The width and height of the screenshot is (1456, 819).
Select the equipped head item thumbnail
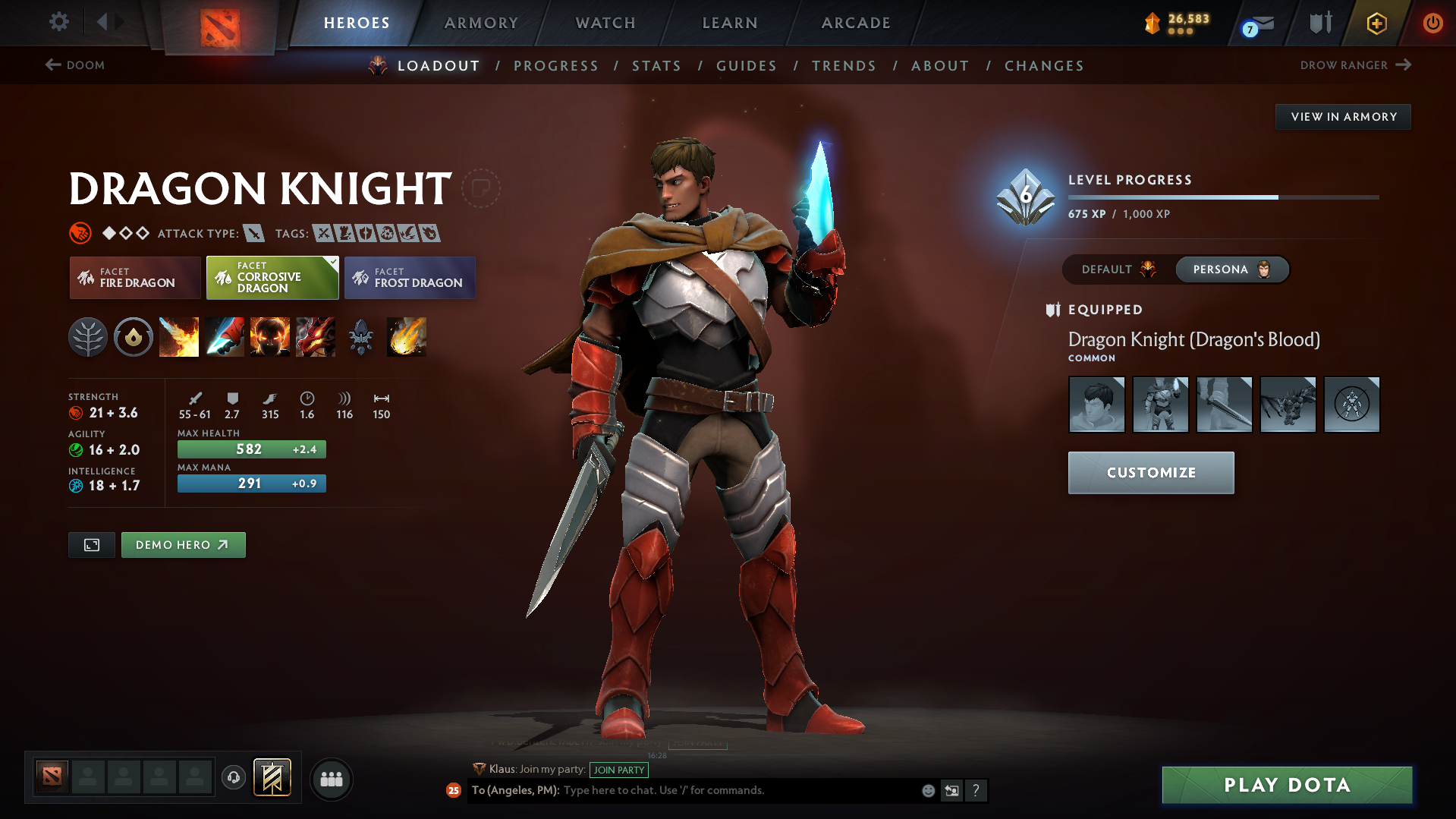1096,405
